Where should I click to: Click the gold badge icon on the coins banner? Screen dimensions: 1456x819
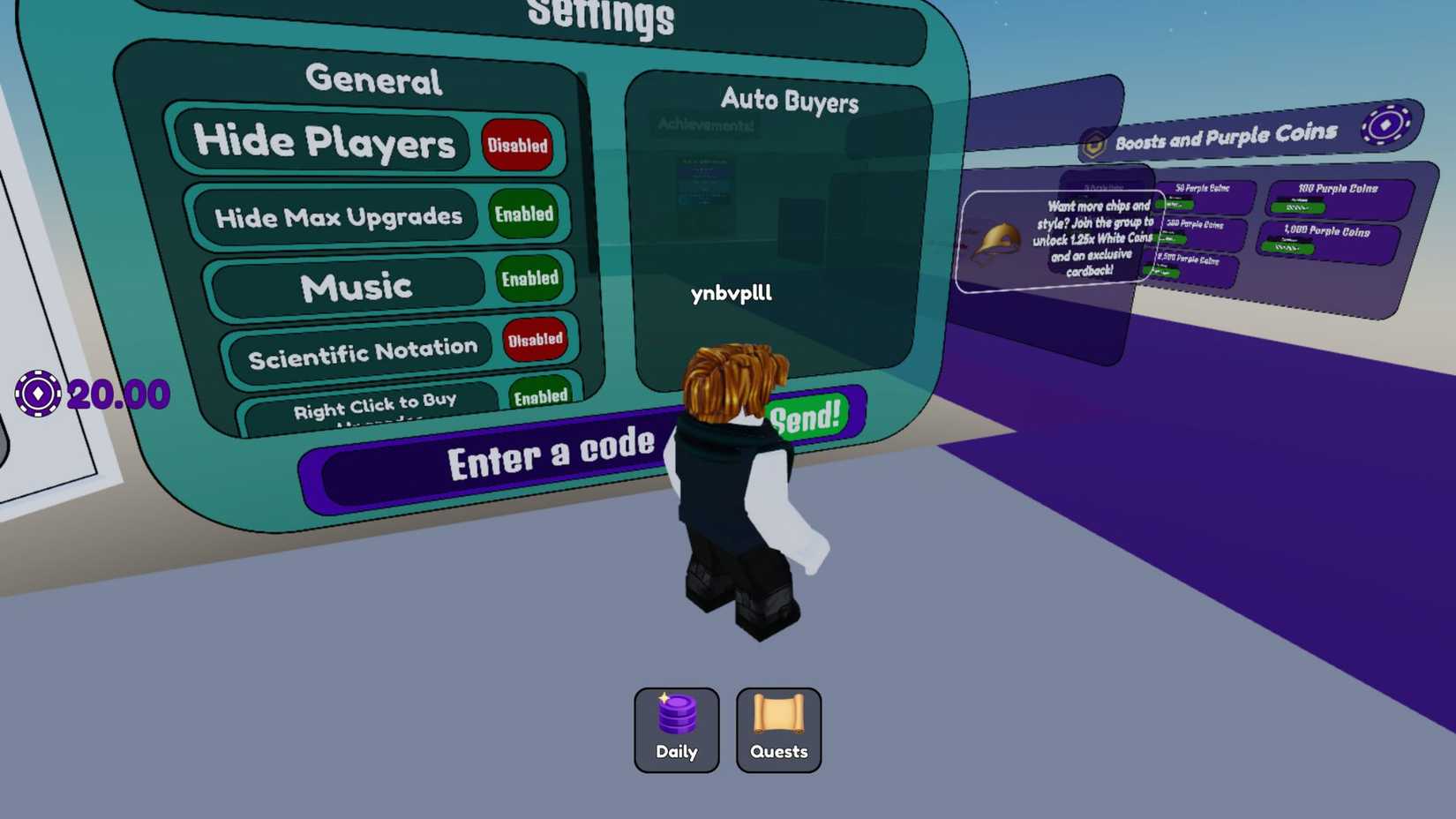pyautogui.click(x=1094, y=142)
